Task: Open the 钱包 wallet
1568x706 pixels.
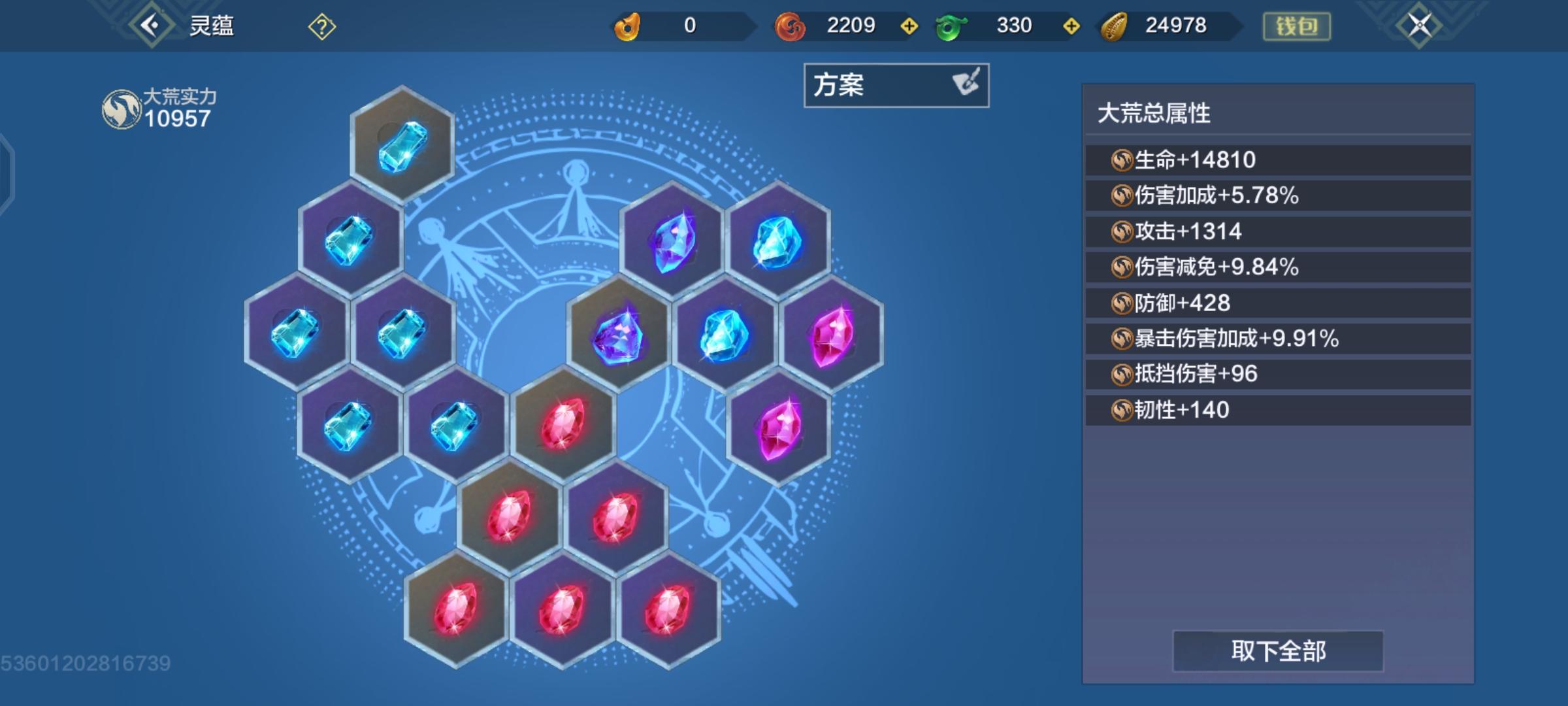Action: pyautogui.click(x=1297, y=27)
